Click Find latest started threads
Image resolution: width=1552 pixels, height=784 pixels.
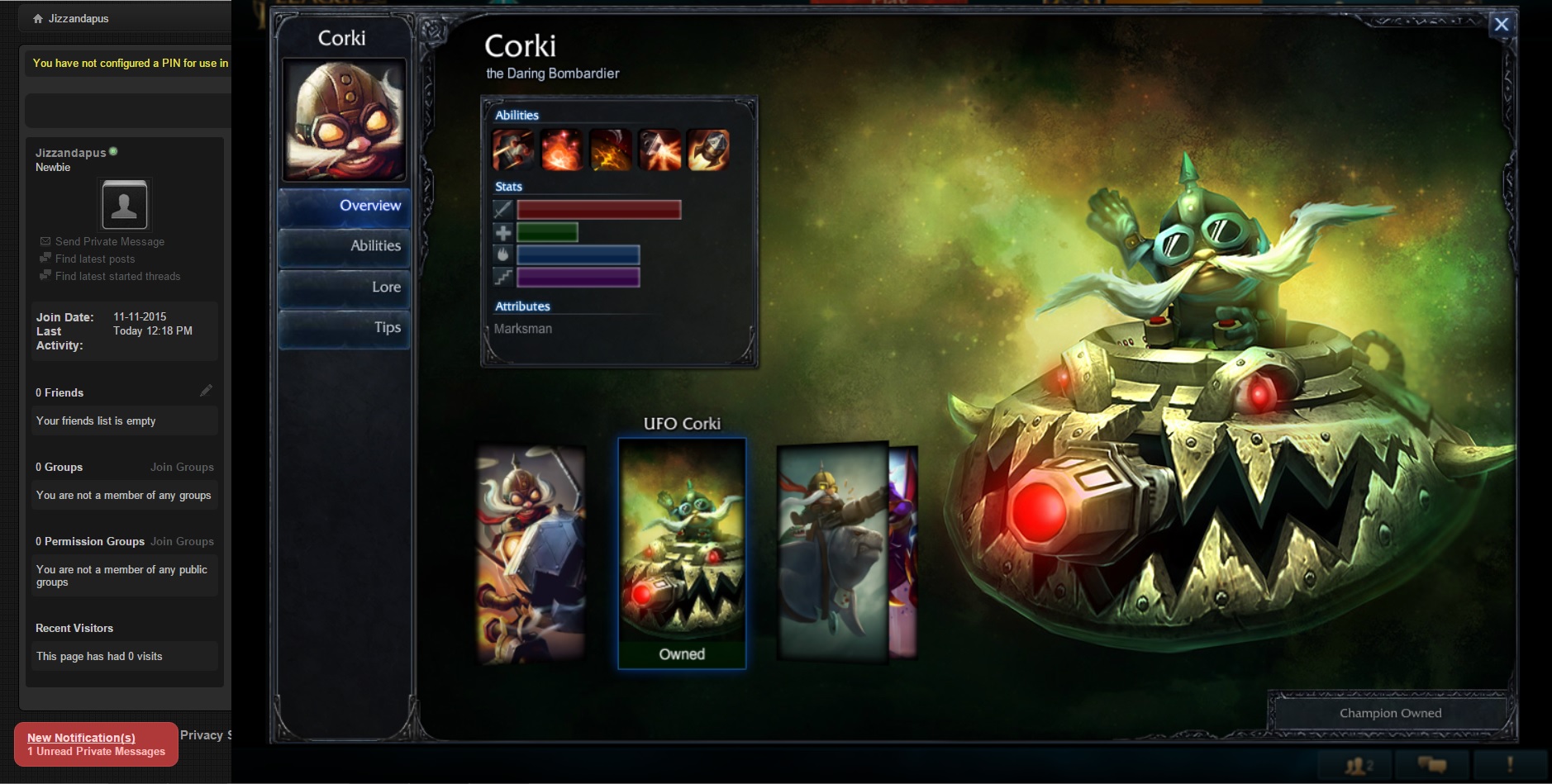(x=117, y=276)
